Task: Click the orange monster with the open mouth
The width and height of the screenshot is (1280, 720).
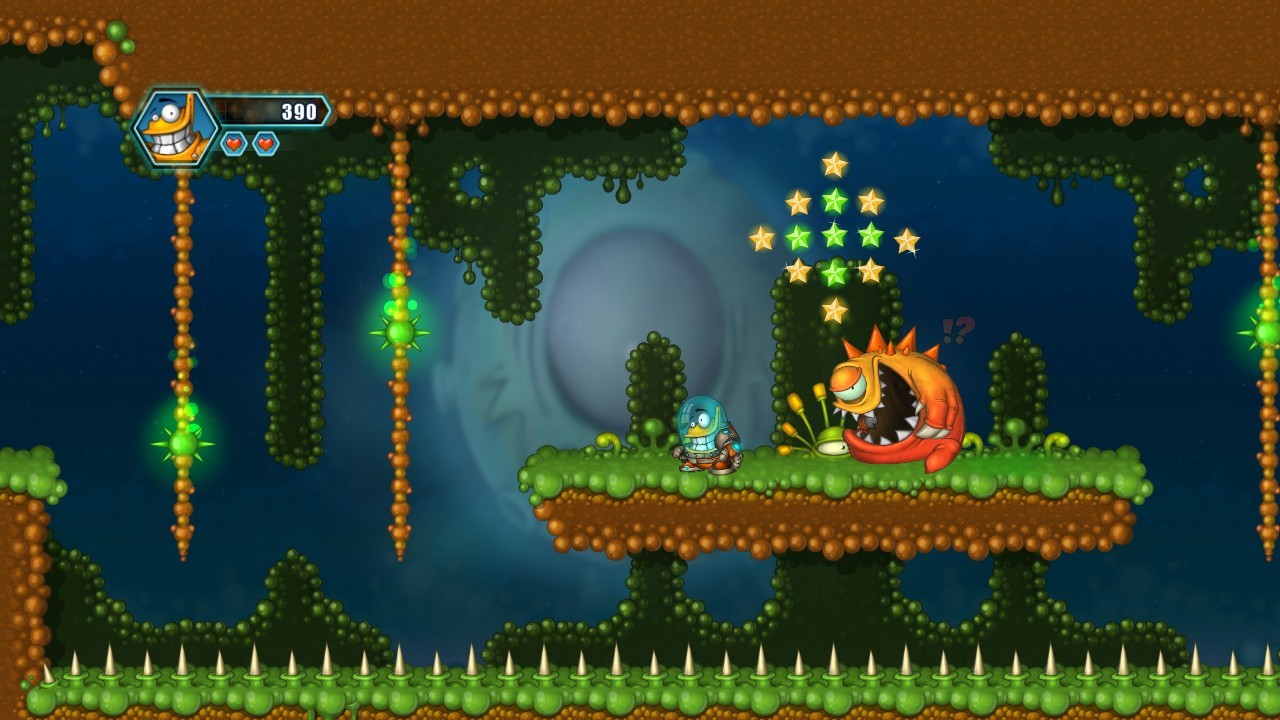Action: [895, 400]
